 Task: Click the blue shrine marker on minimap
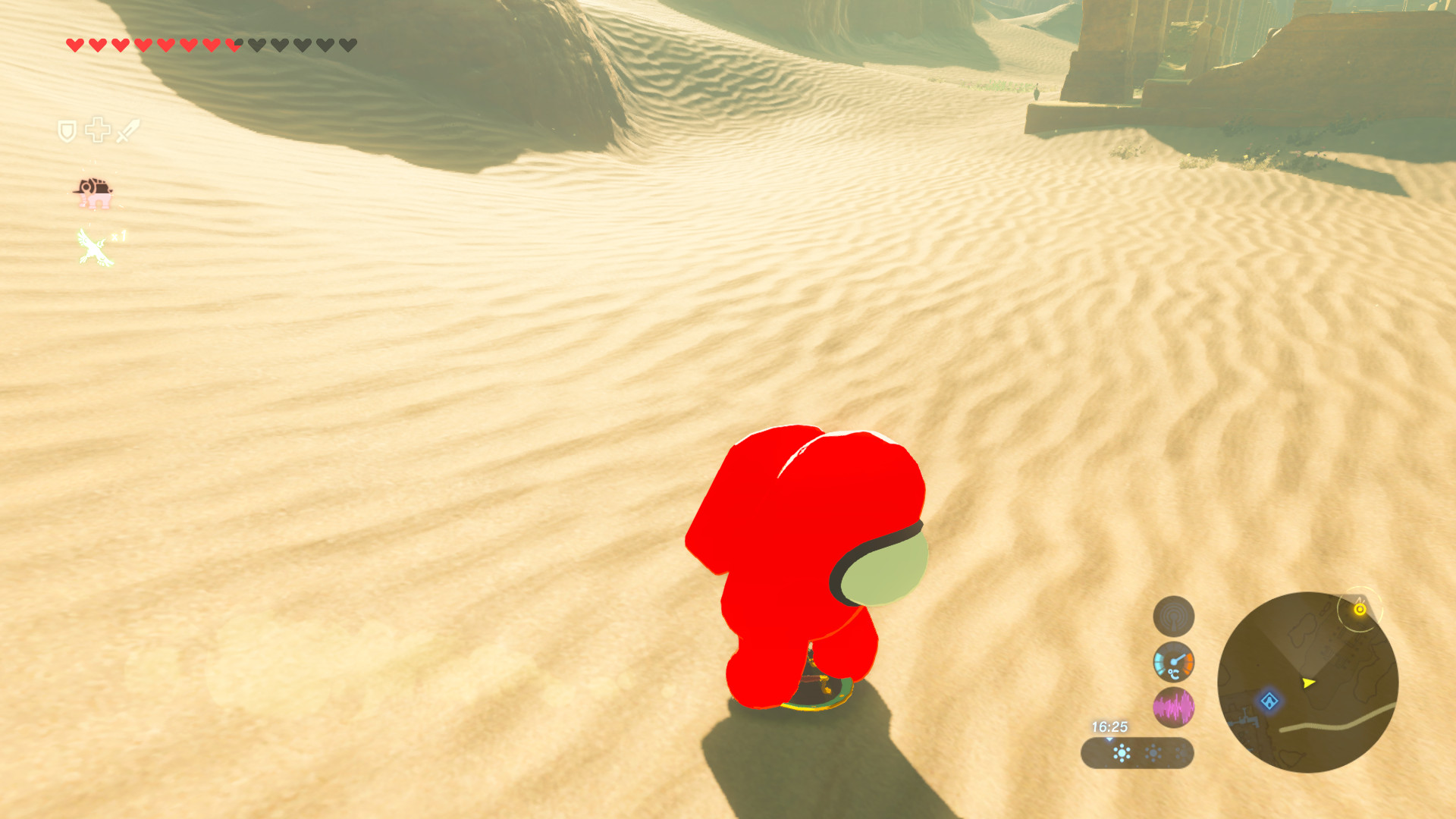(x=1269, y=701)
